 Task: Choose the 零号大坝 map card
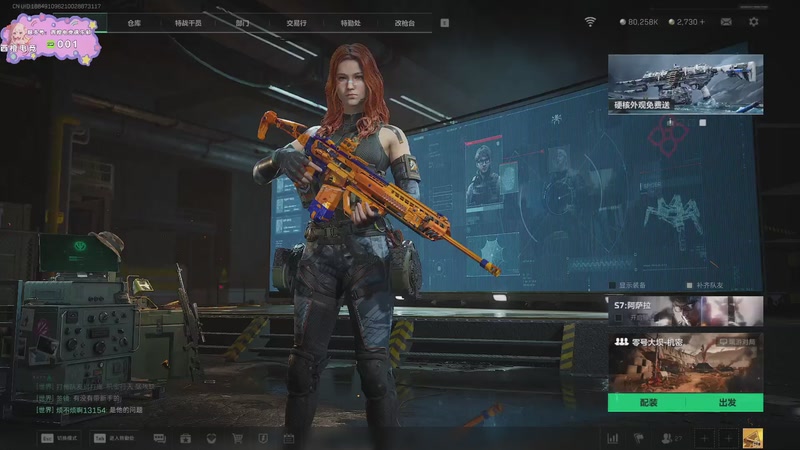(x=685, y=361)
